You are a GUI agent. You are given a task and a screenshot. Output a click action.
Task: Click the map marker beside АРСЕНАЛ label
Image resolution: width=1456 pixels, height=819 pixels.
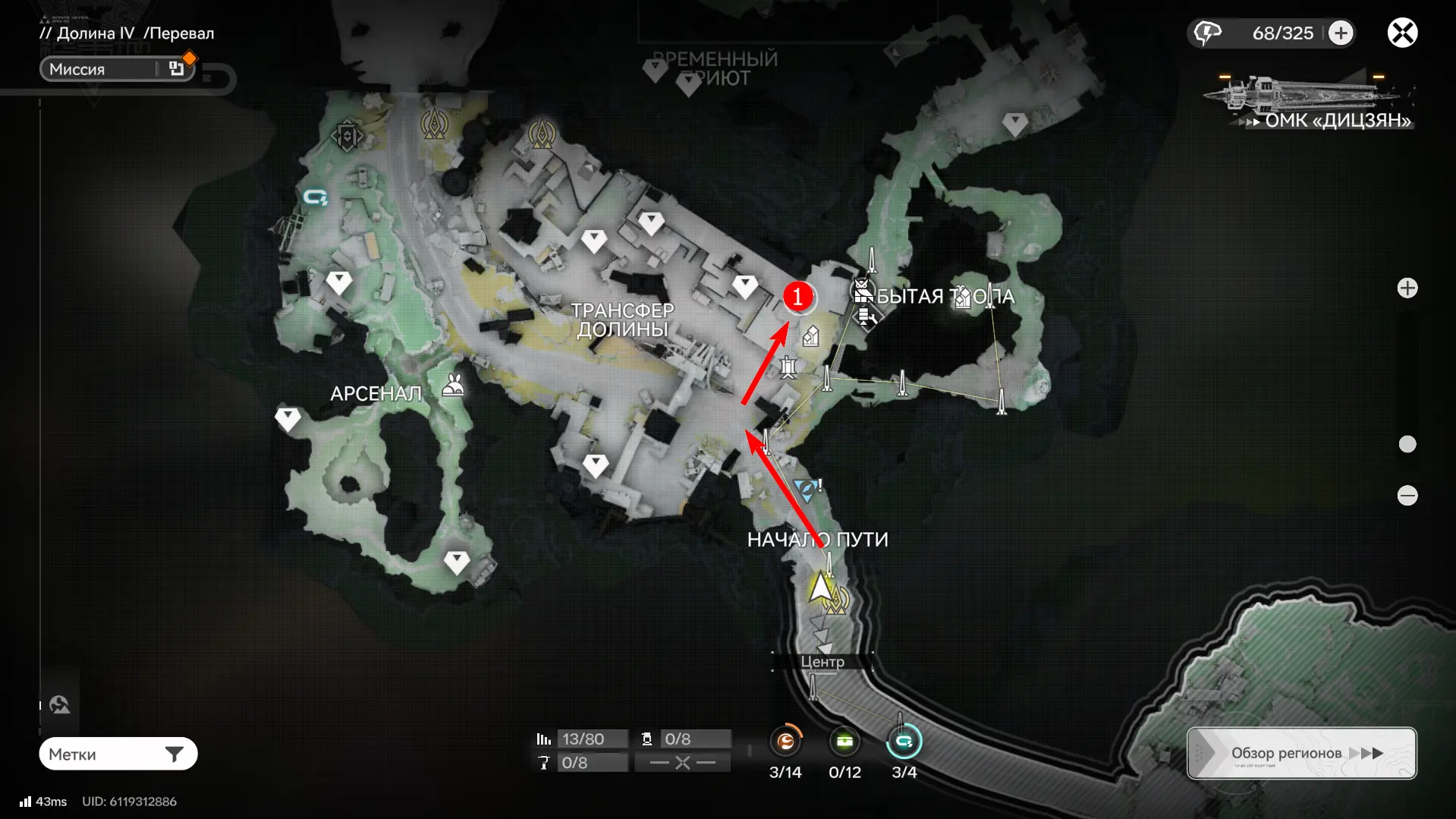(454, 386)
